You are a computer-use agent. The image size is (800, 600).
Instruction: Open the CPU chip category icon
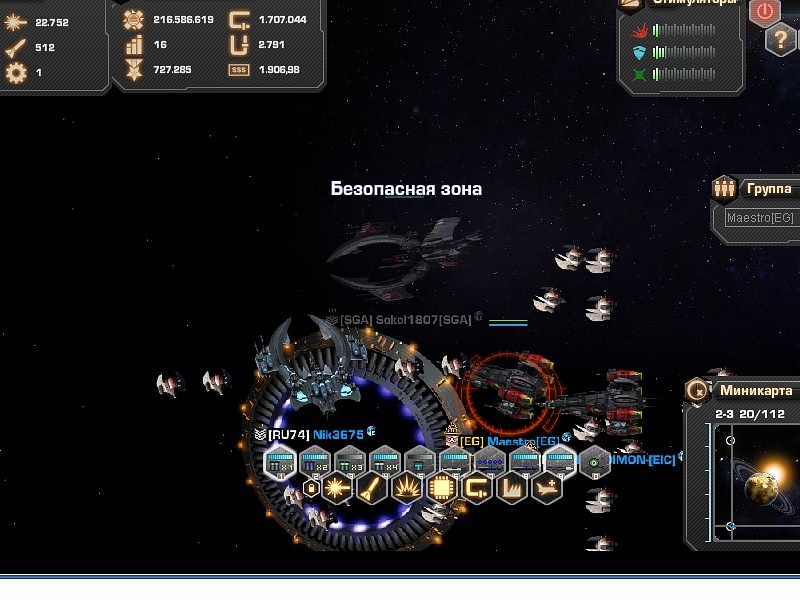pos(441,489)
